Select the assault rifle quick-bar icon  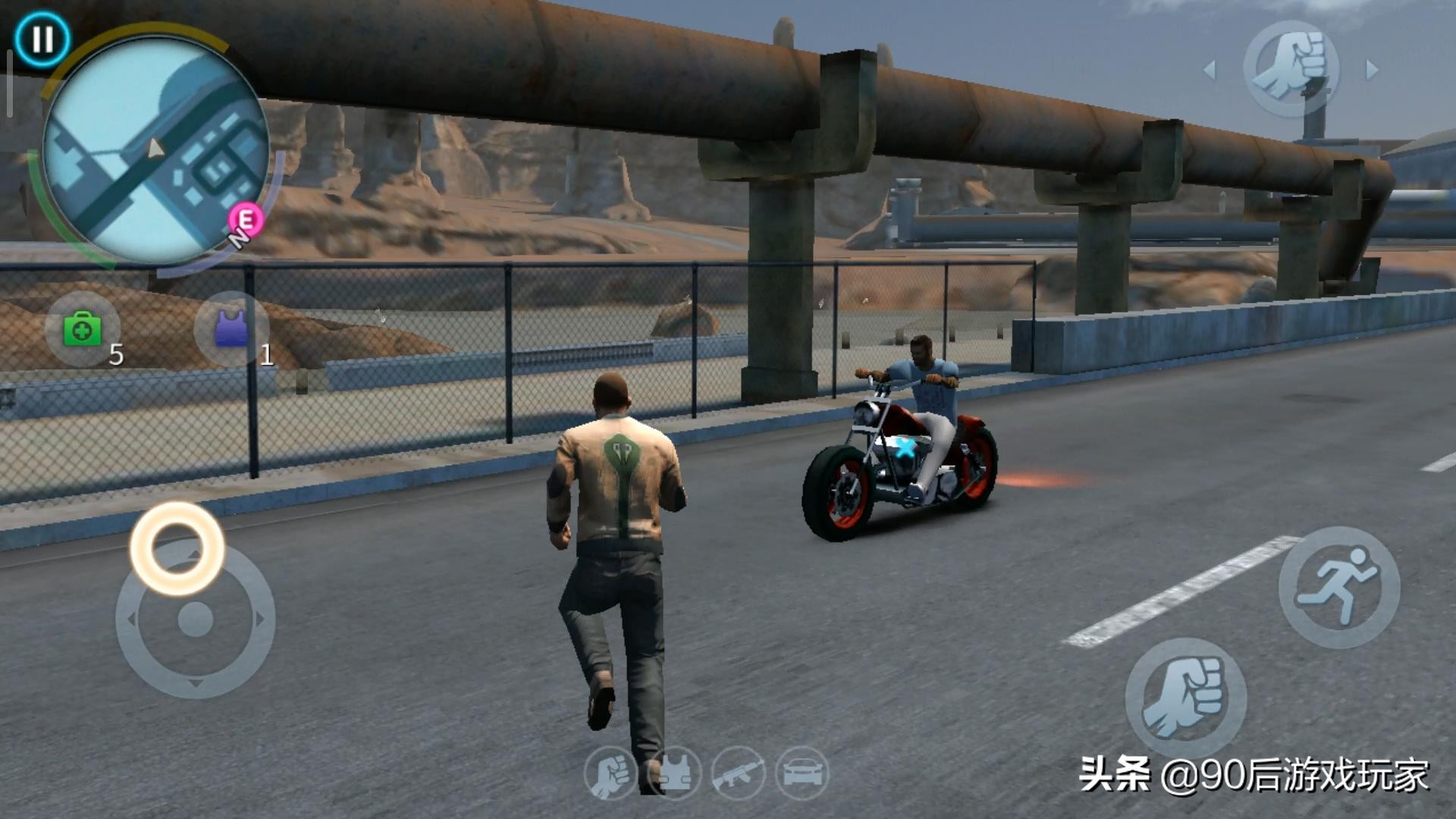pyautogui.click(x=738, y=773)
